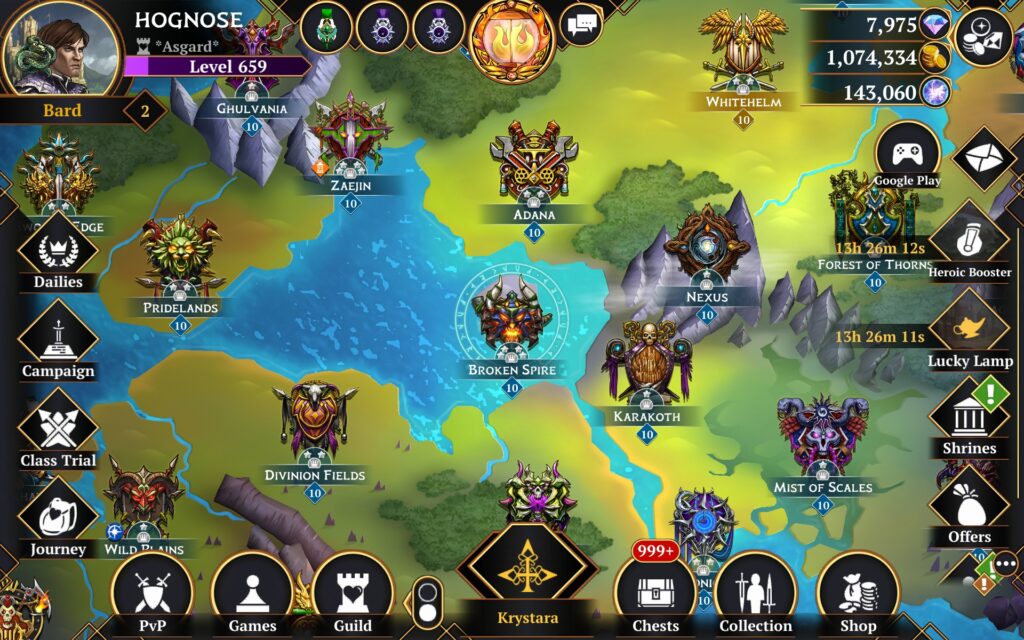Open the Shop
This screenshot has height=640, width=1024.
click(857, 592)
